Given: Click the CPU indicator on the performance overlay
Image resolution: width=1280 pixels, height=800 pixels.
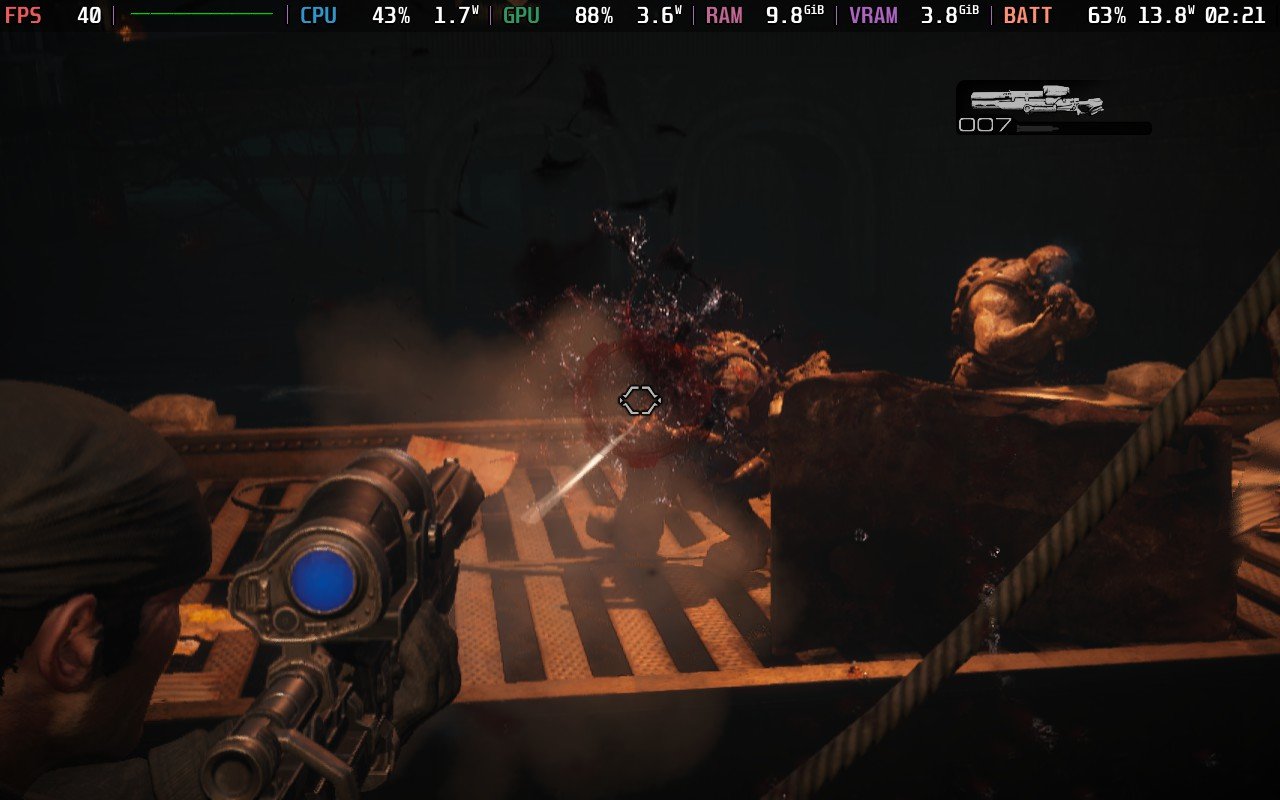Looking at the screenshot, I should (317, 15).
